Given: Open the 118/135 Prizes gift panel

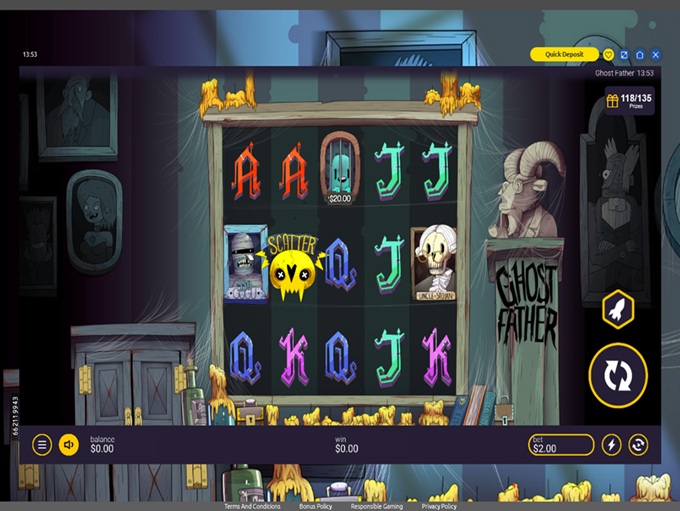Looking at the screenshot, I should (629, 101).
